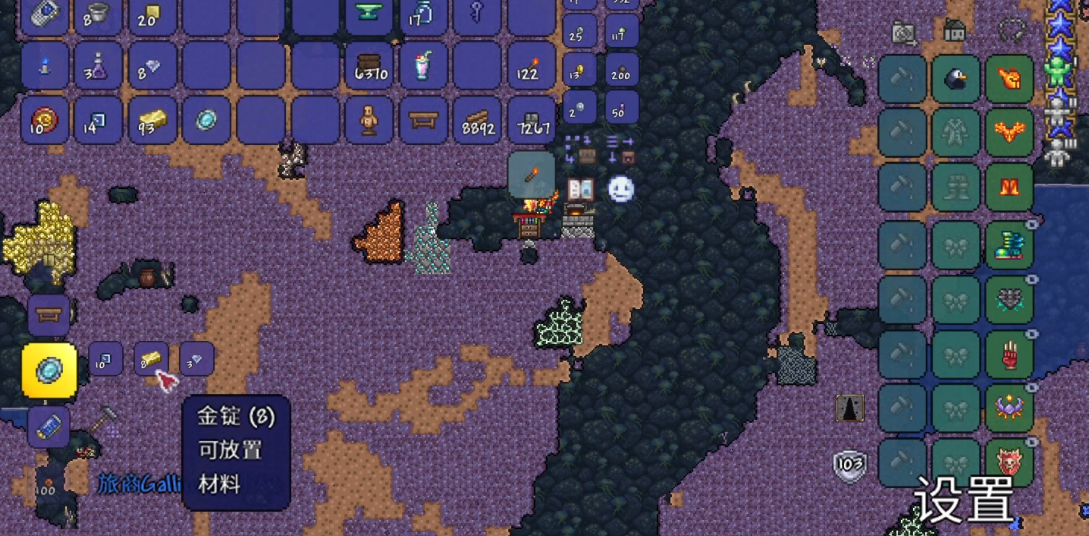Select the 93 gold bars inventory slot
This screenshot has height=536, width=1089.
click(x=152, y=120)
